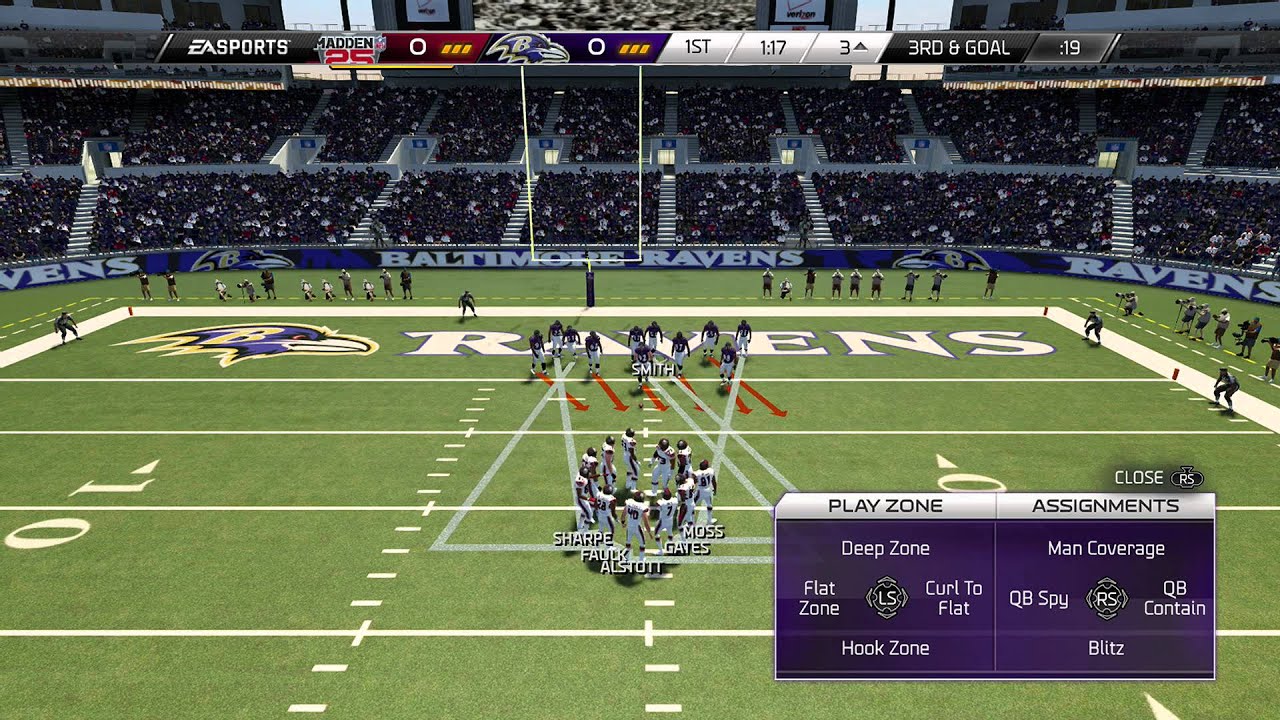Assign Man Coverage to the defender
This screenshot has height=720, width=1280.
click(x=1106, y=548)
